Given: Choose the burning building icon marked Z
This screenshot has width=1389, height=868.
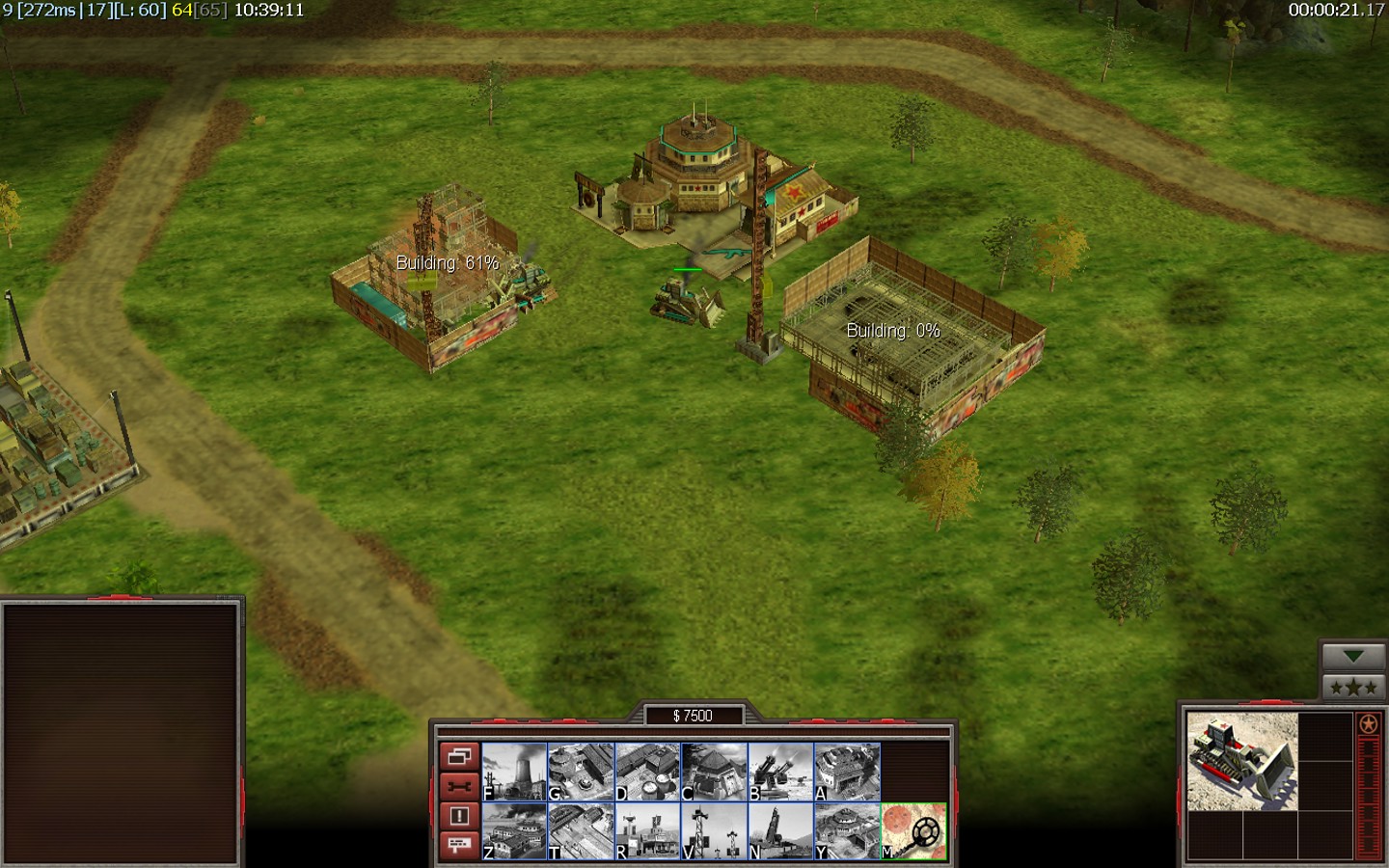Looking at the screenshot, I should coord(514,831).
